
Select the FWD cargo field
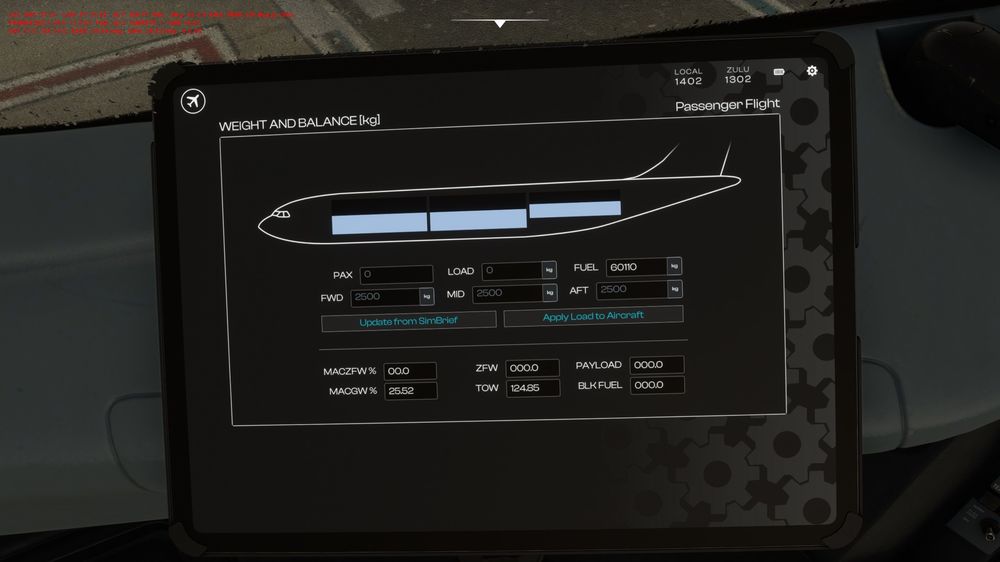[x=385, y=297]
